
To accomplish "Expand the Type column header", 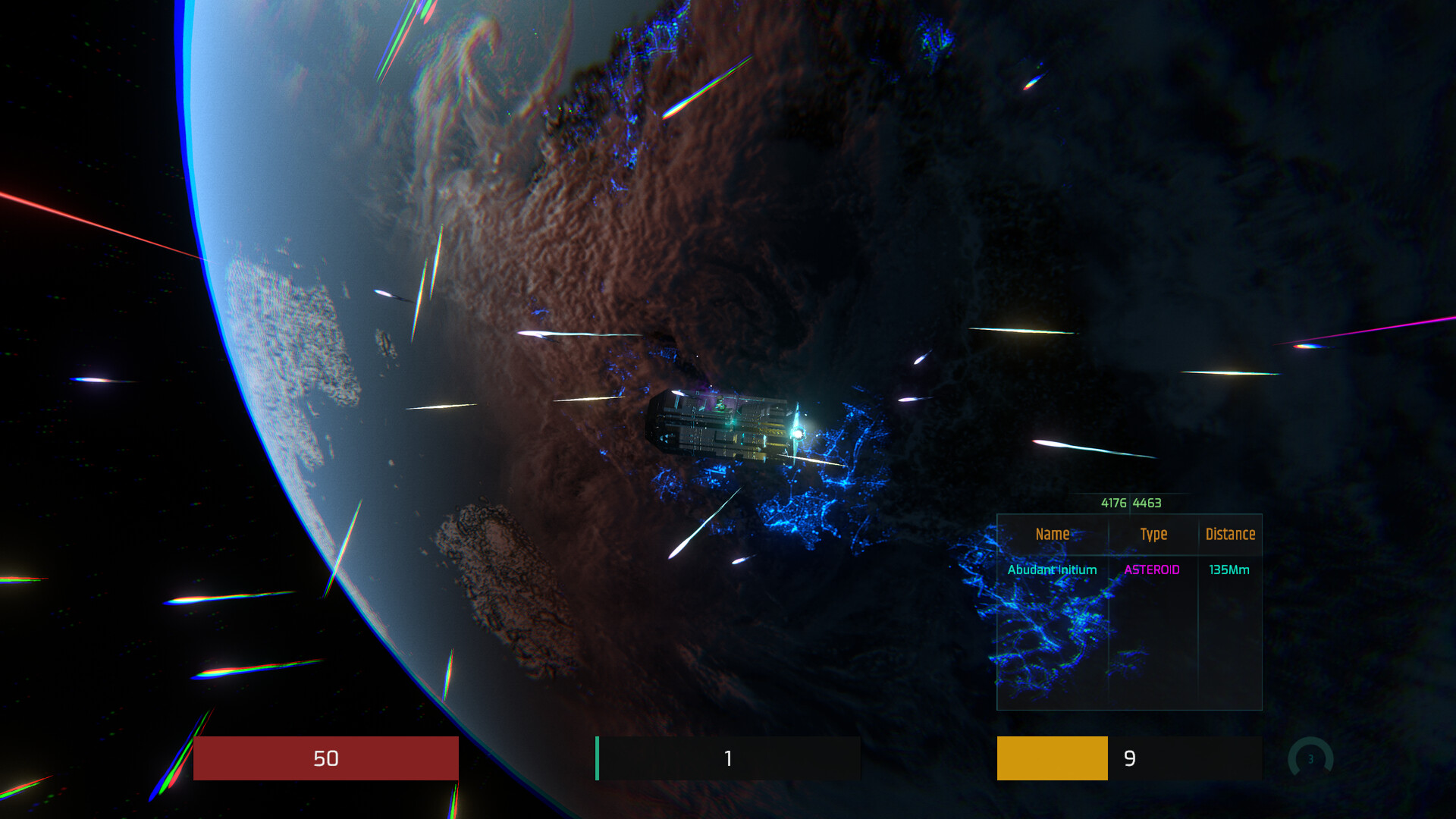I will [x=1153, y=534].
